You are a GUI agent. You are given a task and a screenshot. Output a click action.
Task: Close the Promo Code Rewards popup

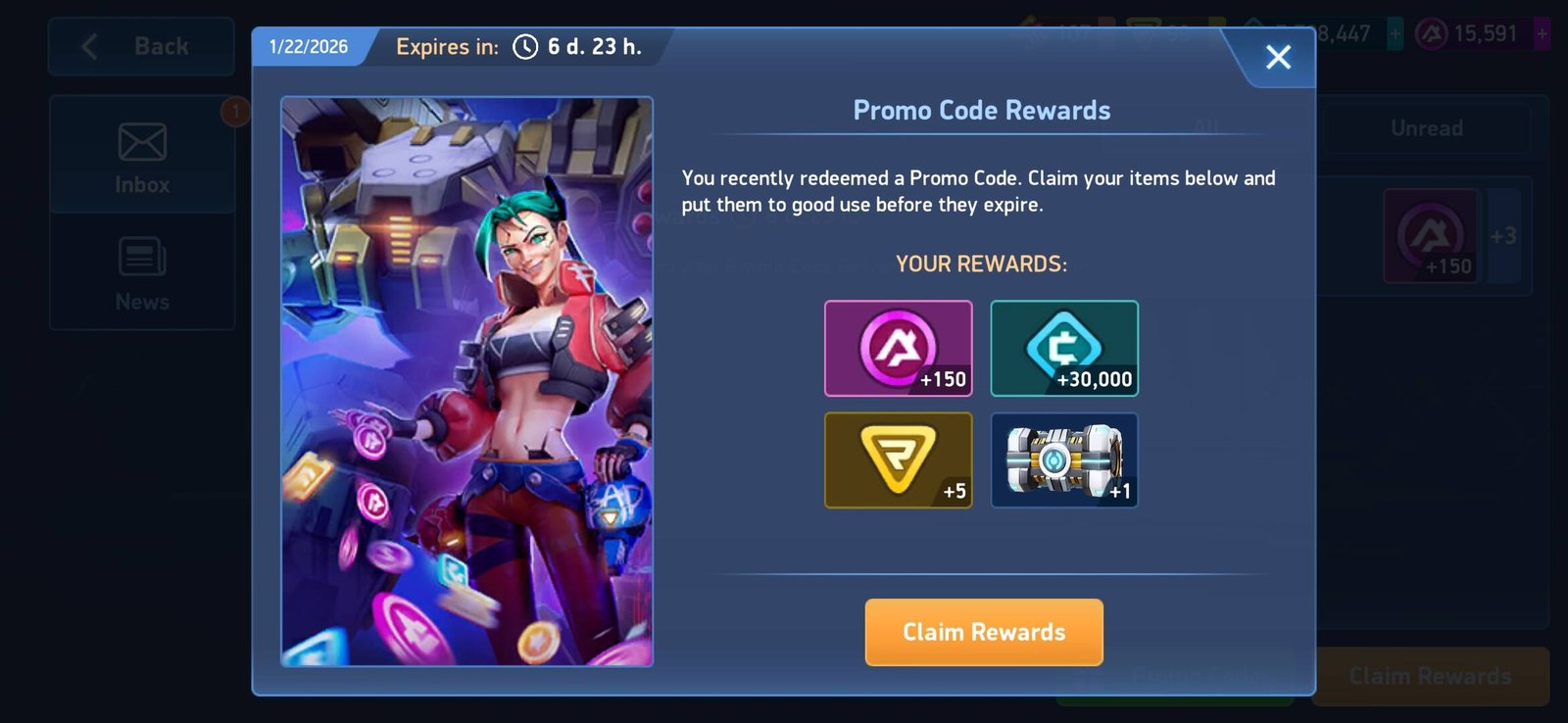(1277, 57)
